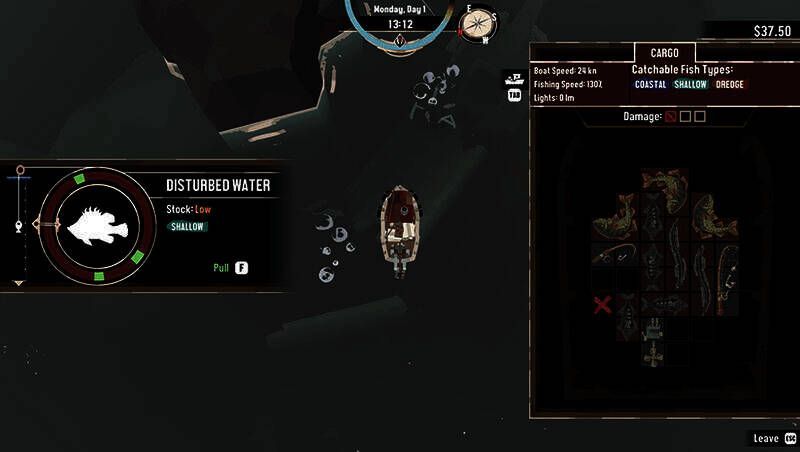Screen dimensions: 800x452
Task: Select the boat icon beside cargo panel
Action: click(x=514, y=77)
